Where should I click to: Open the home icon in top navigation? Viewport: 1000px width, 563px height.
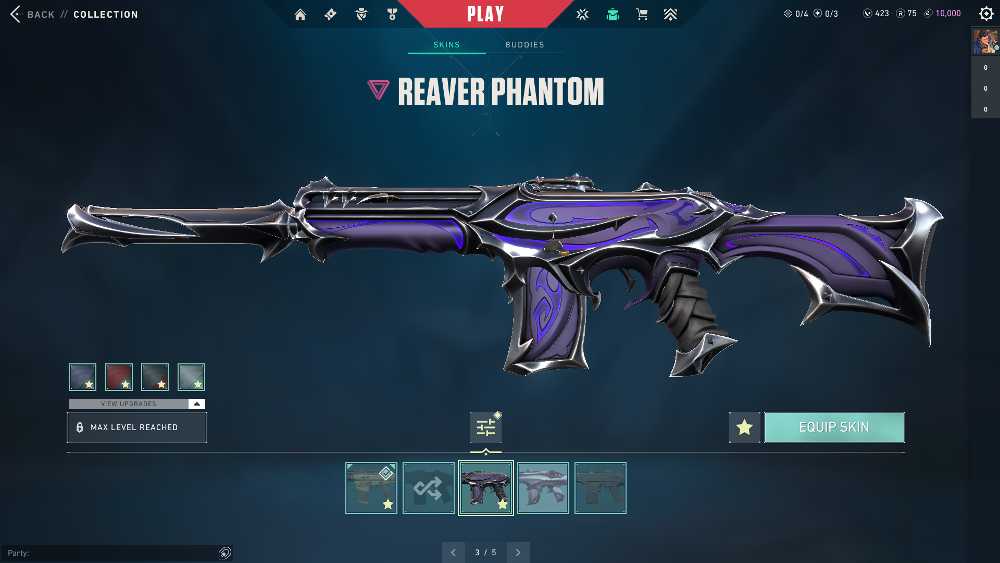click(x=301, y=14)
